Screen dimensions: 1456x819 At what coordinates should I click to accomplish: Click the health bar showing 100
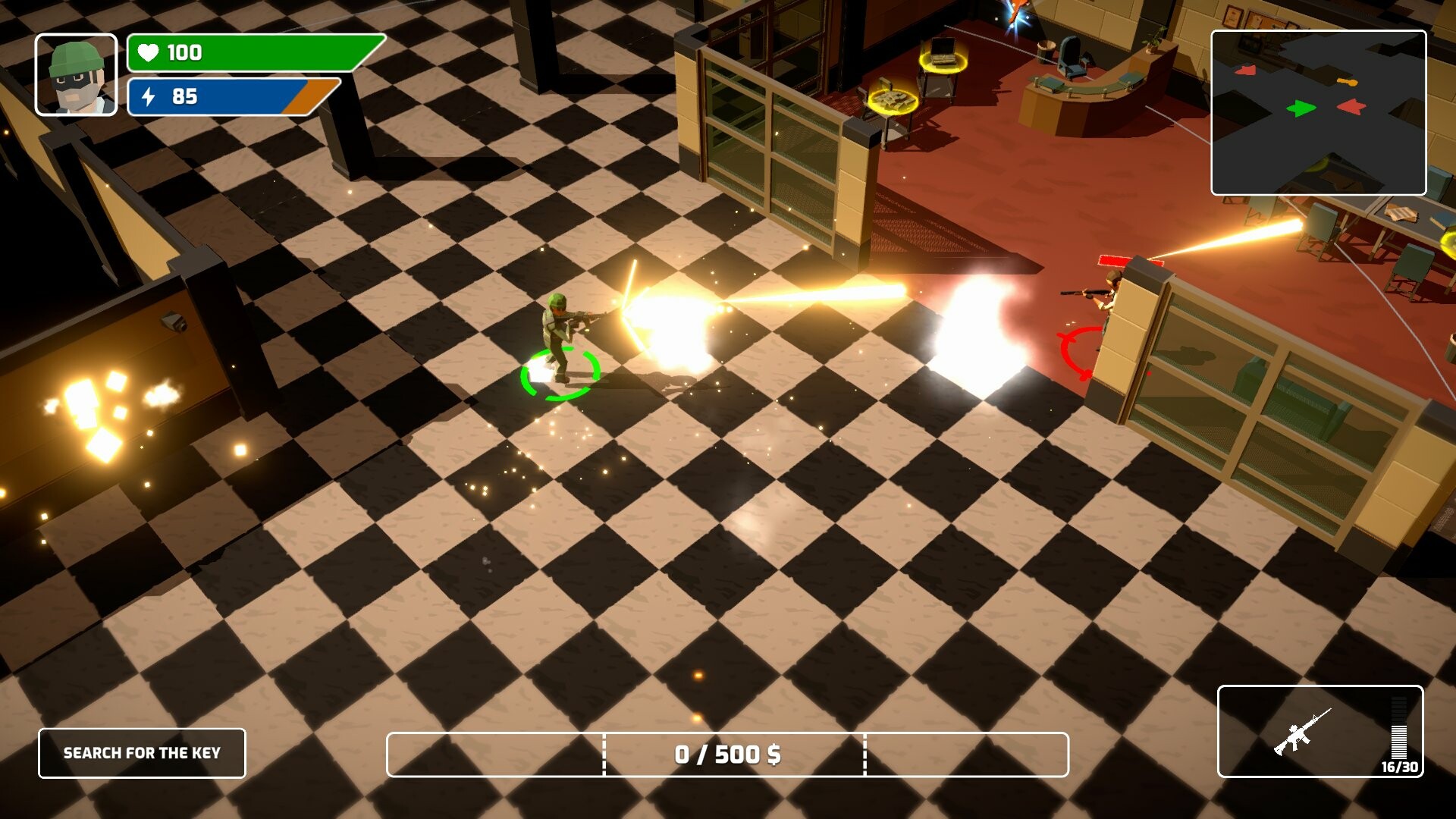[250, 53]
